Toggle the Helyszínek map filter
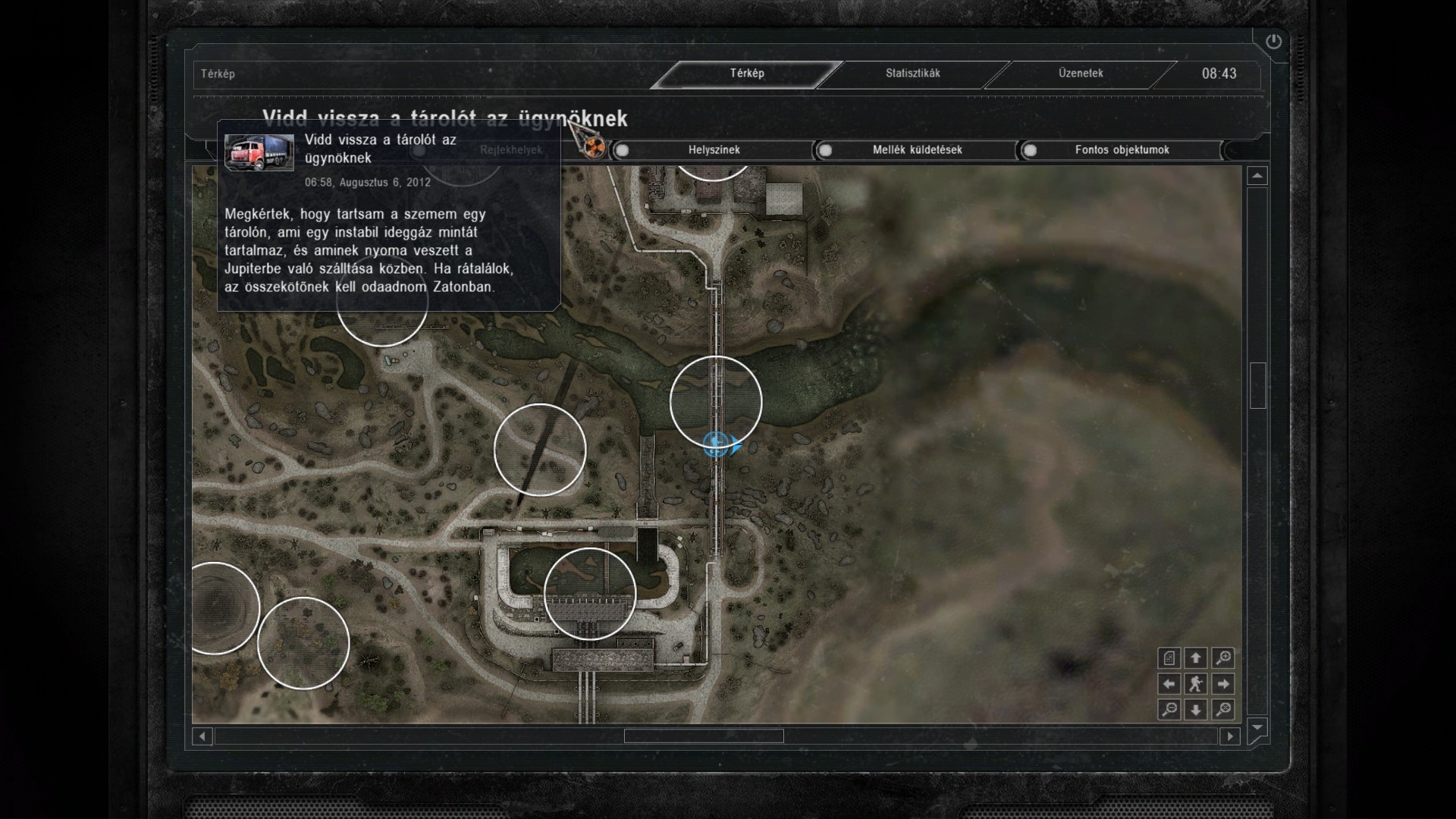Viewport: 1456px width, 819px height. click(713, 150)
